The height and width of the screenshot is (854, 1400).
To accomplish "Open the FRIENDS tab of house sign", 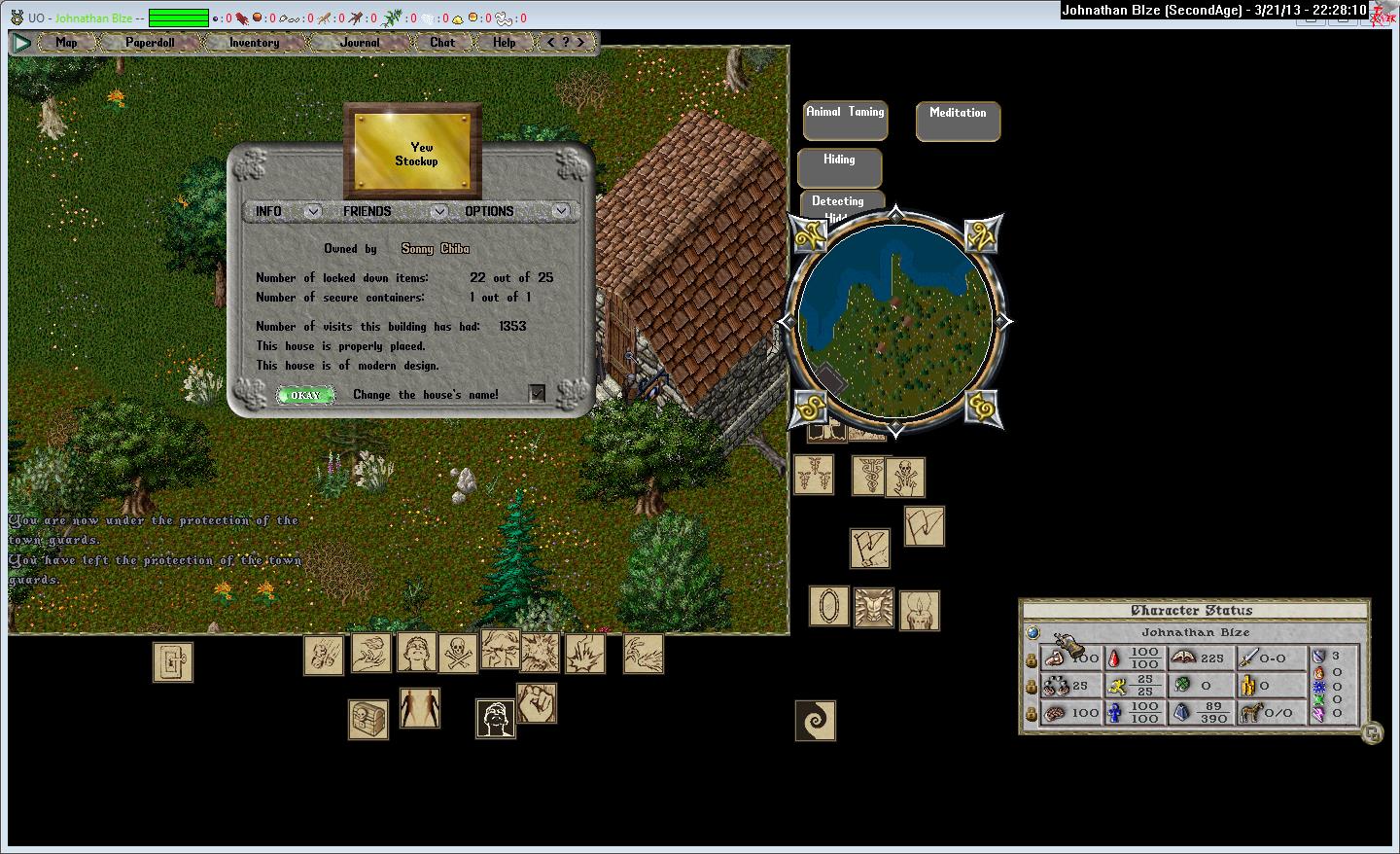I will click(367, 211).
